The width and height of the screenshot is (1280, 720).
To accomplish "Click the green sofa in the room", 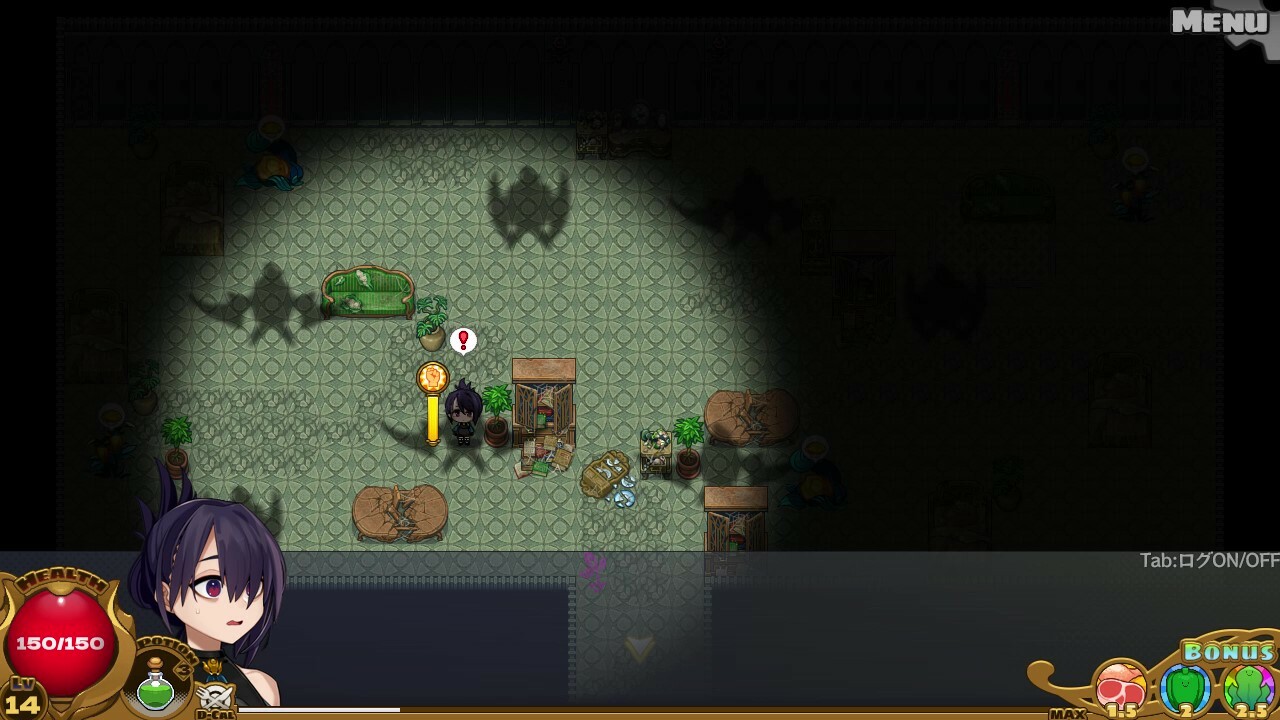I will pyautogui.click(x=368, y=290).
